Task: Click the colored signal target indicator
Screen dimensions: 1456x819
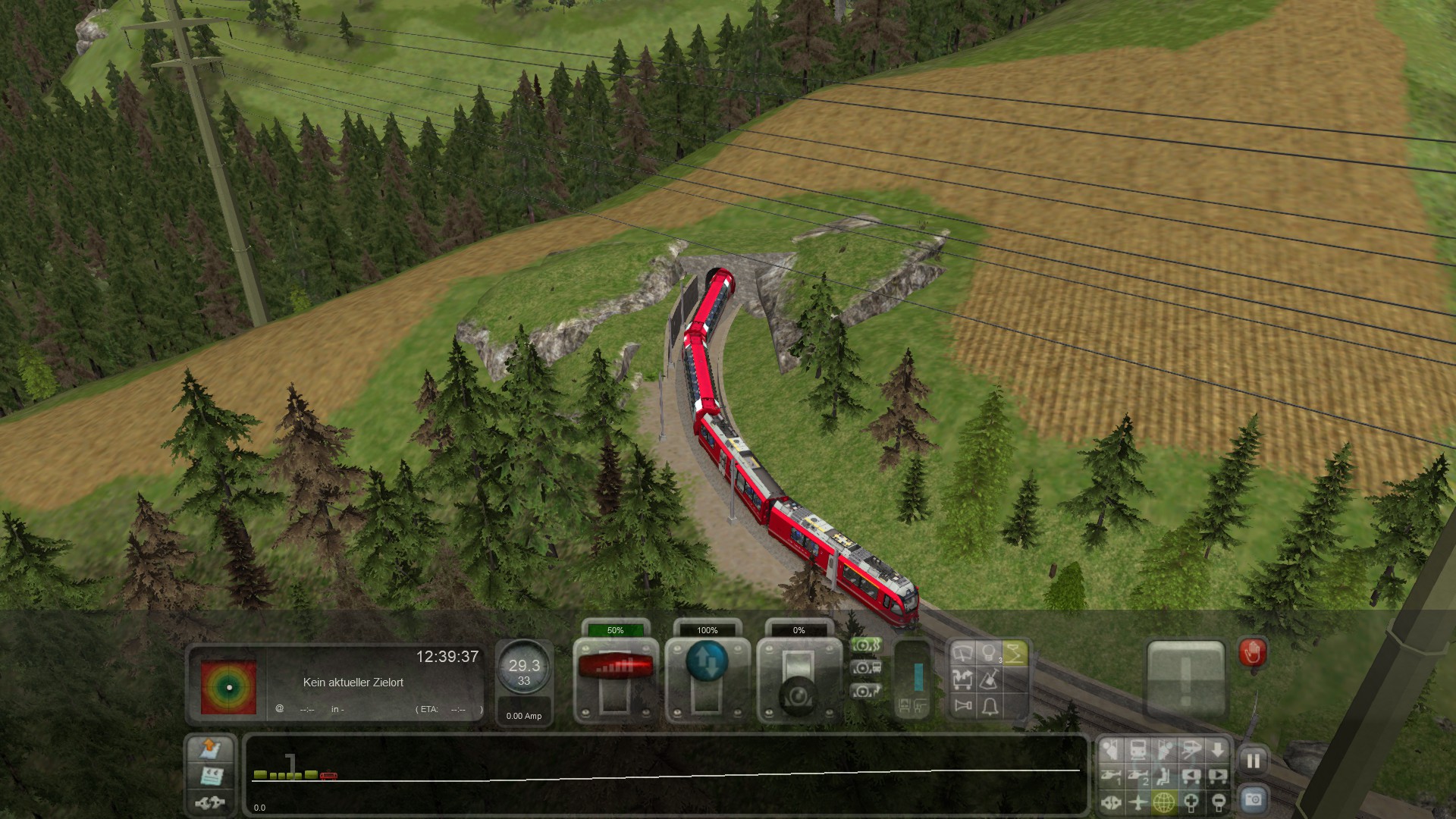Action: (x=229, y=687)
